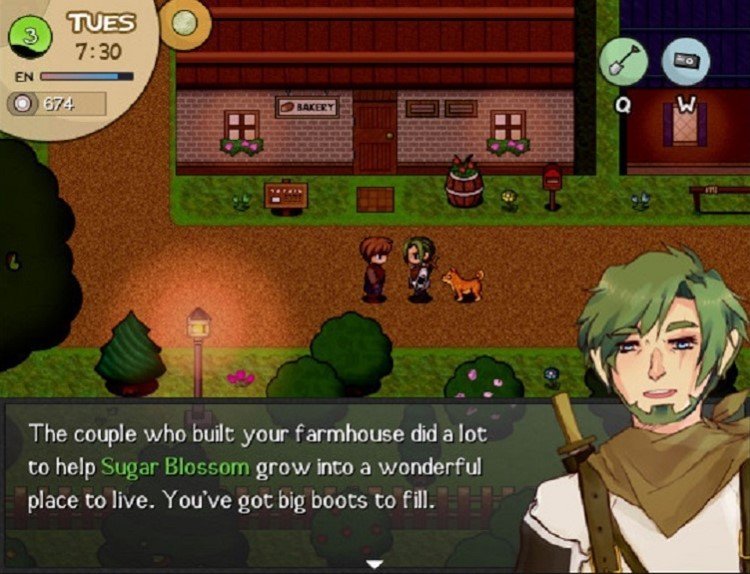This screenshot has width=750, height=574.
Task: Click the round moon weather icon
Action: click(x=184, y=22)
